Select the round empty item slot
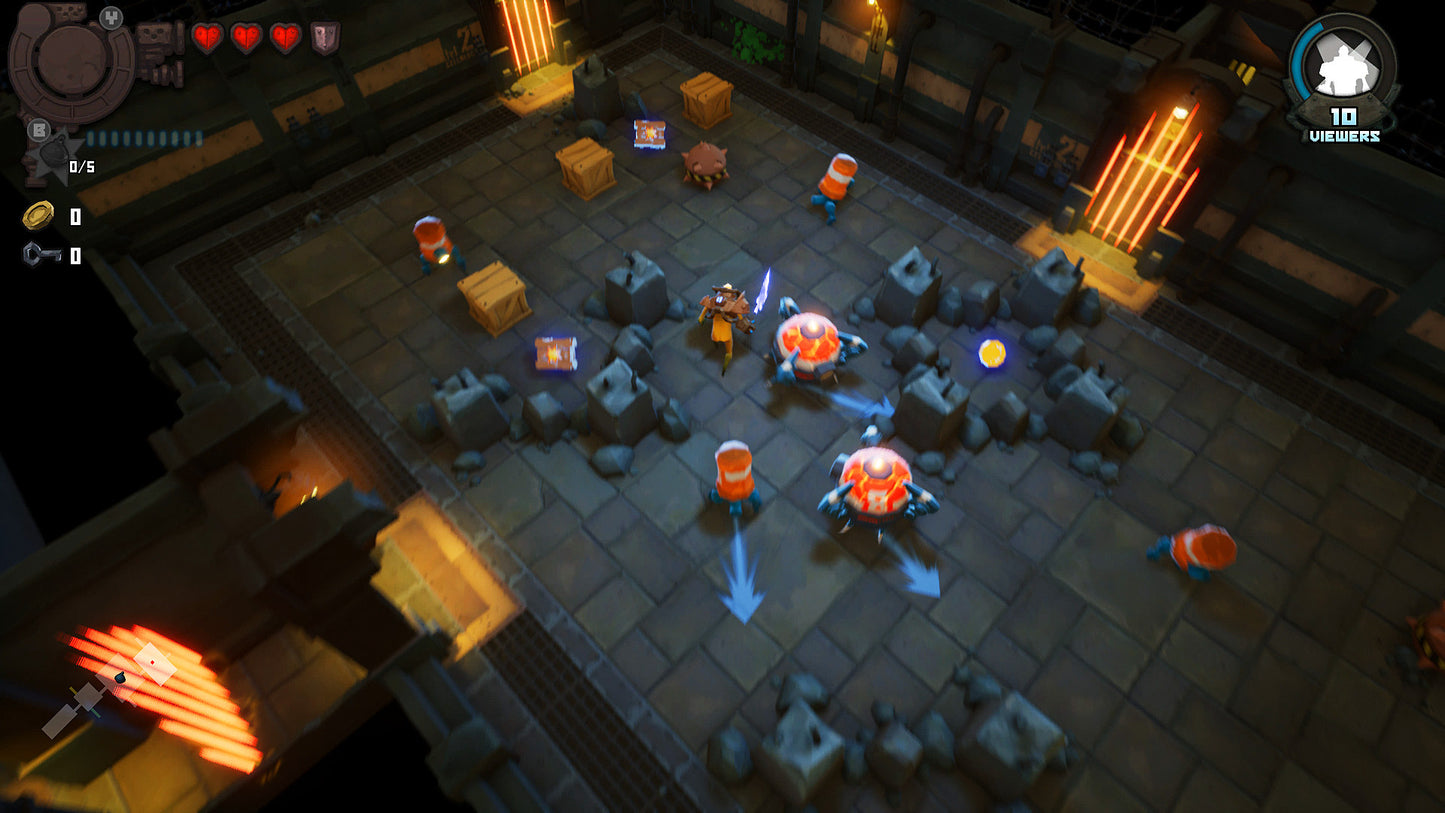Viewport: 1445px width, 813px height. 71,58
